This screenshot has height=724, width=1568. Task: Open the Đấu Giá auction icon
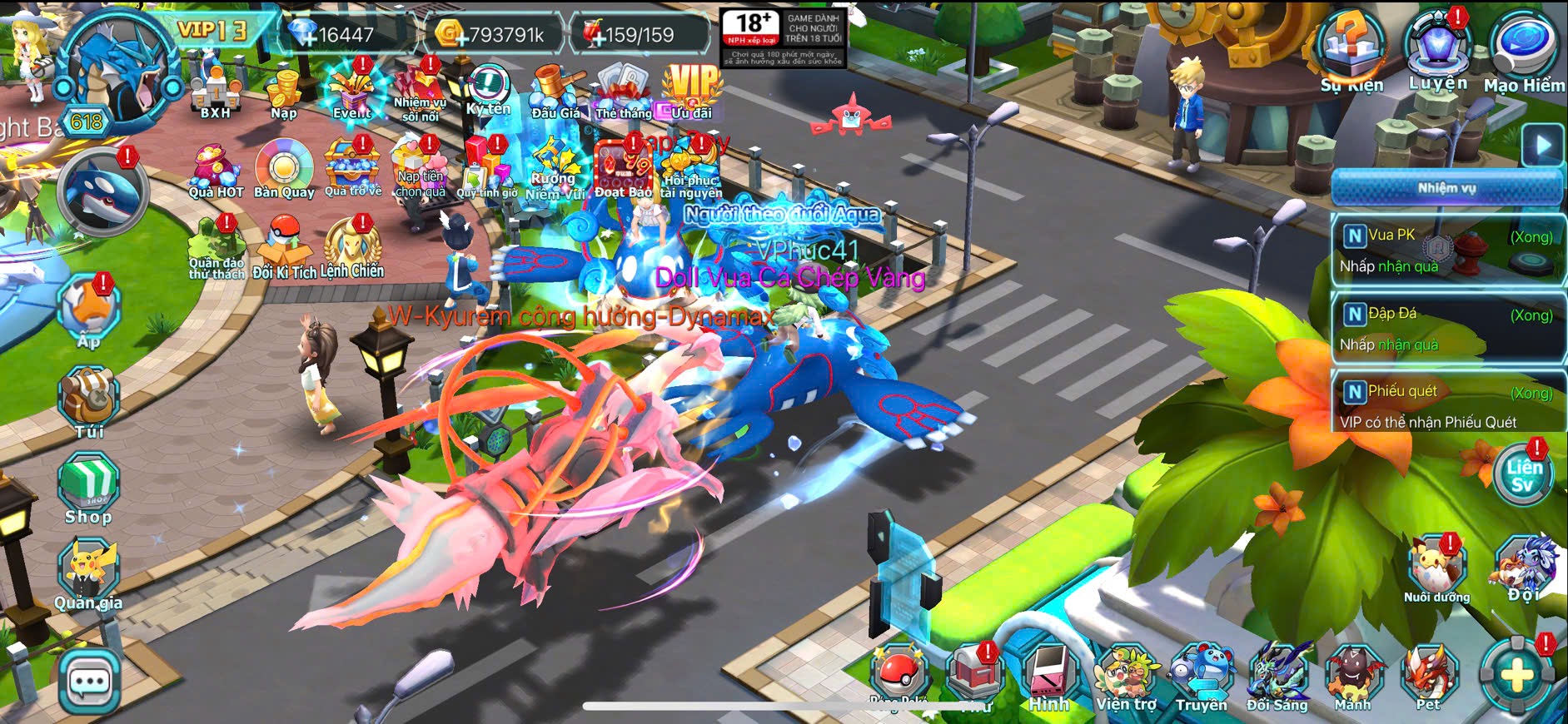[x=555, y=90]
